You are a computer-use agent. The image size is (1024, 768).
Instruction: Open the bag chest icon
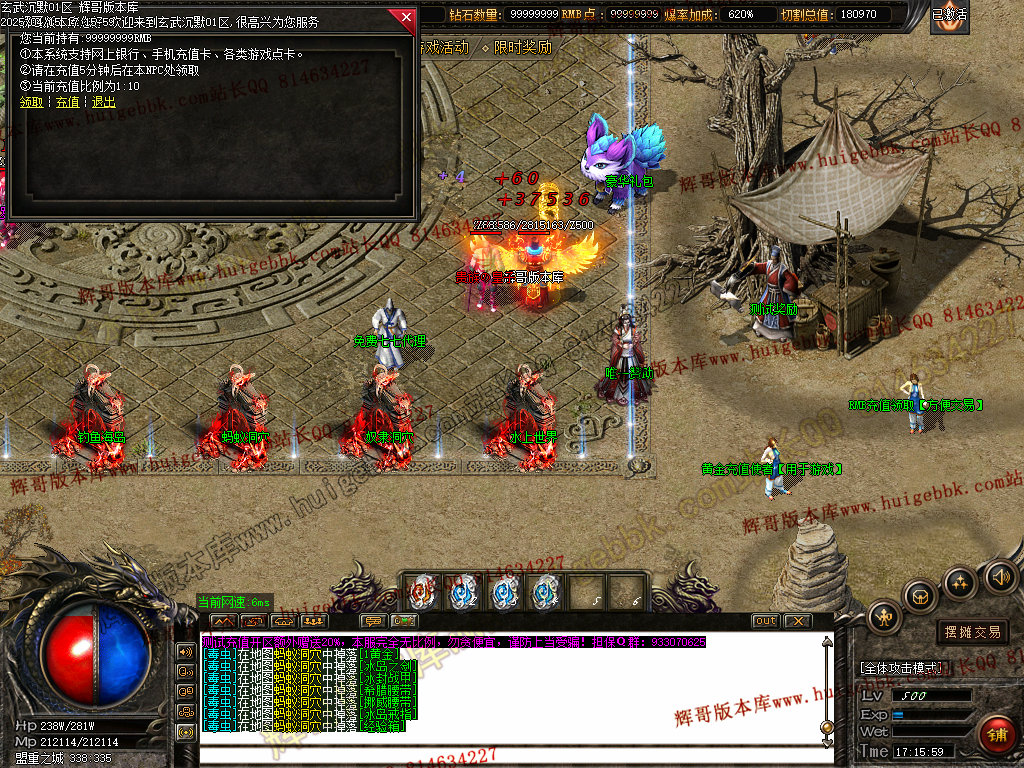(x=920, y=597)
